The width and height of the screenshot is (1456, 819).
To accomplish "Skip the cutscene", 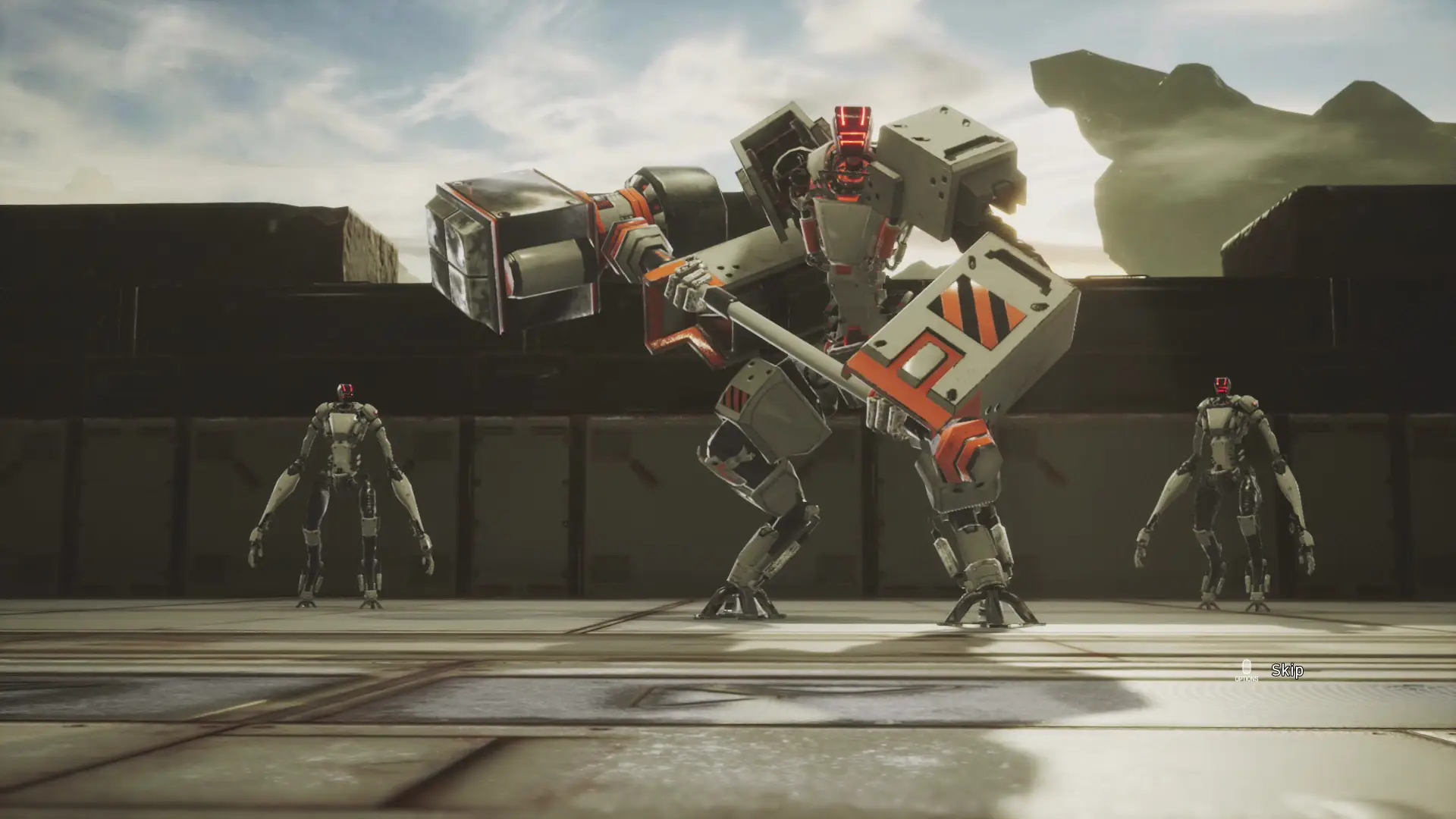I will (1286, 670).
